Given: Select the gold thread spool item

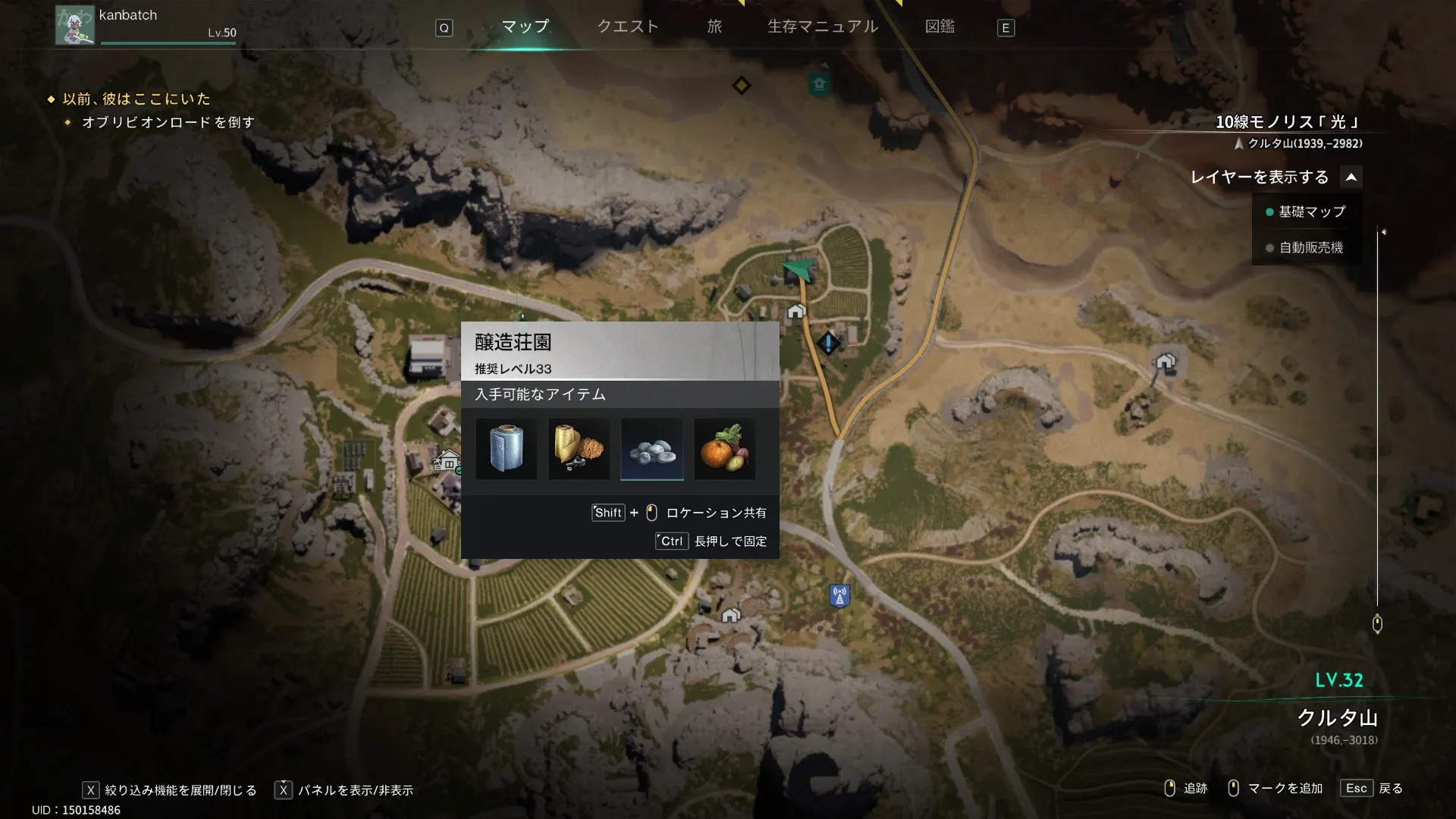Looking at the screenshot, I should [x=579, y=449].
